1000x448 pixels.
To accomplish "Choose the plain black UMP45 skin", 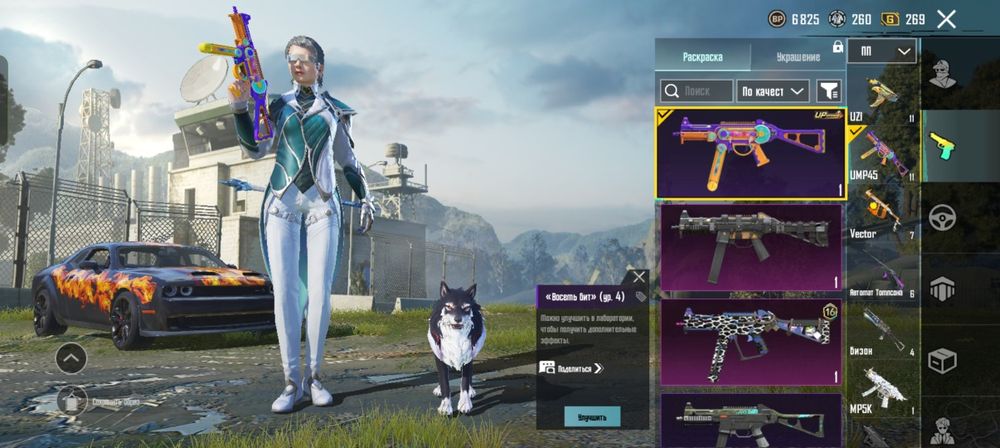I will coord(750,246).
